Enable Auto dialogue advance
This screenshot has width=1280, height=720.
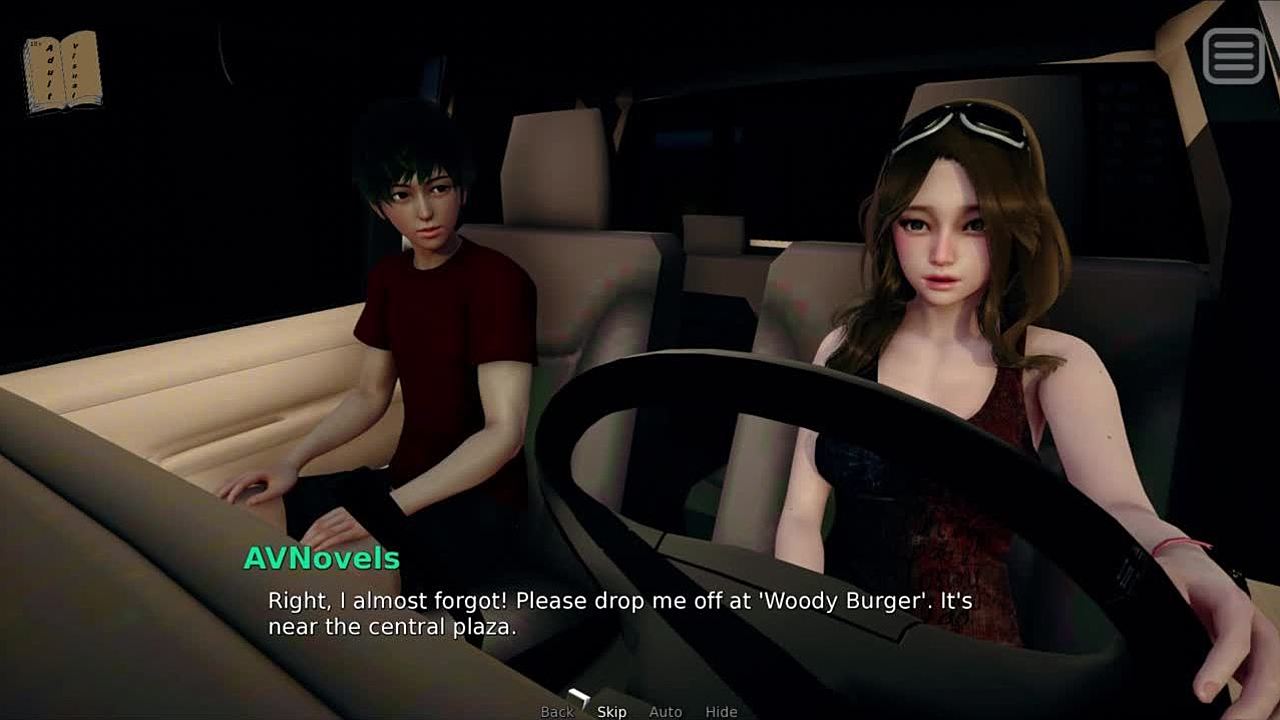[x=665, y=712]
